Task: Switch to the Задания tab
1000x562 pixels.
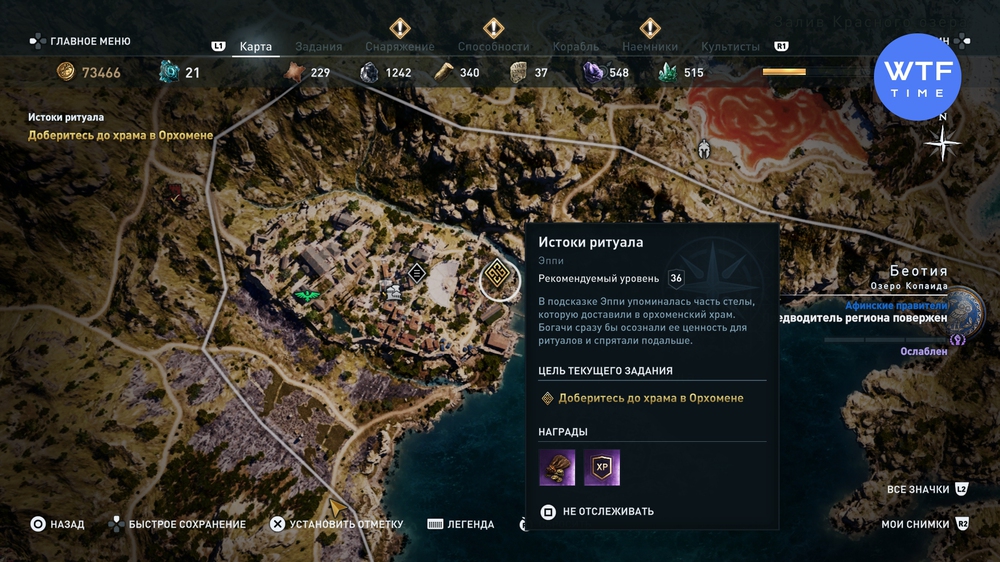Action: pyautogui.click(x=319, y=47)
